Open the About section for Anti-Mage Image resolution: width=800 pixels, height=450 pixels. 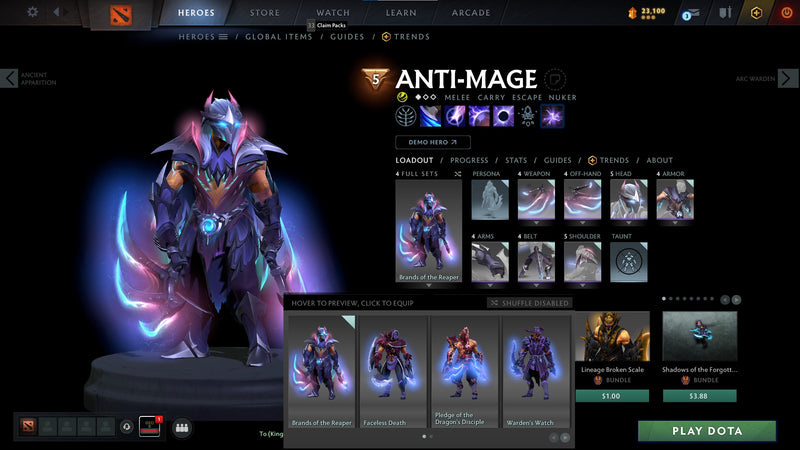coord(660,160)
